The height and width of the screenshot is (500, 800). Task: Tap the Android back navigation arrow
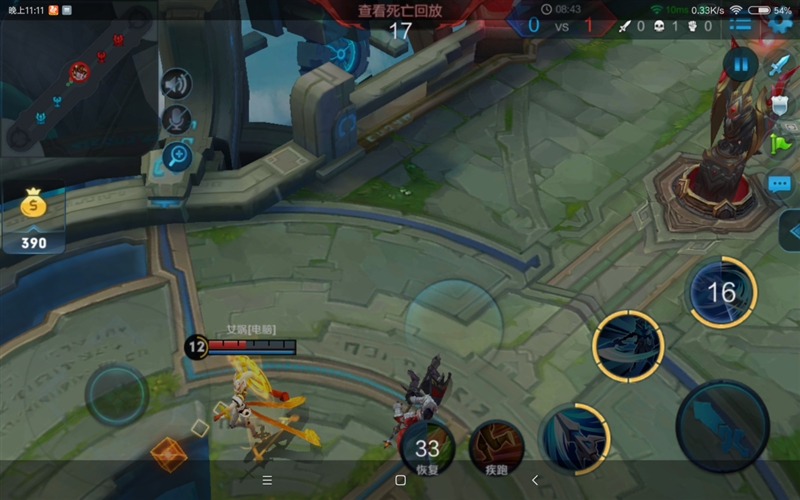pos(535,480)
